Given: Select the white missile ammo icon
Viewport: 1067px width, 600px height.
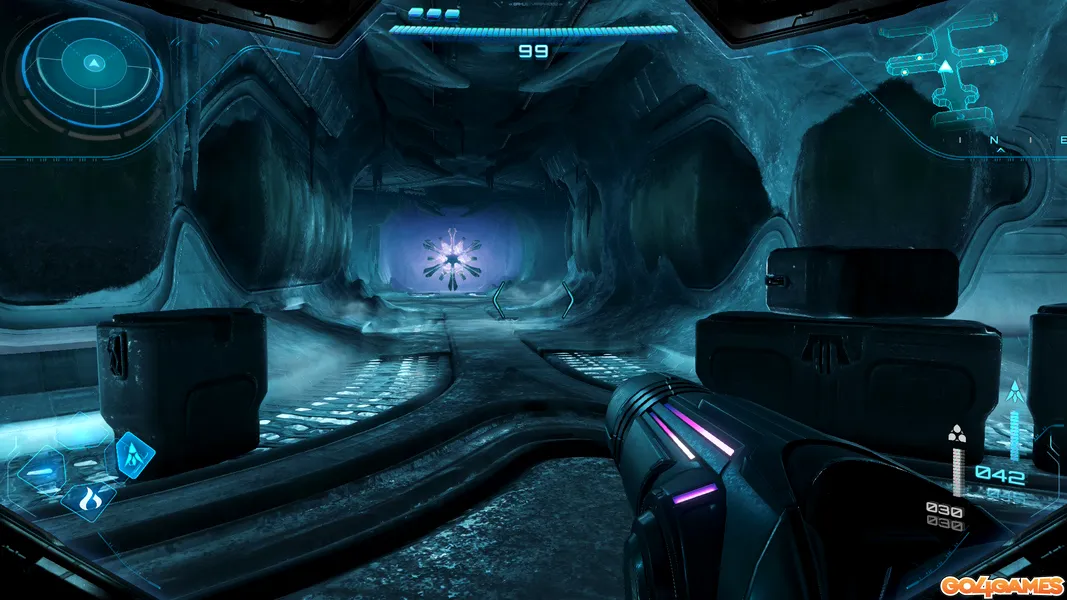Looking at the screenshot, I should click(x=957, y=433).
